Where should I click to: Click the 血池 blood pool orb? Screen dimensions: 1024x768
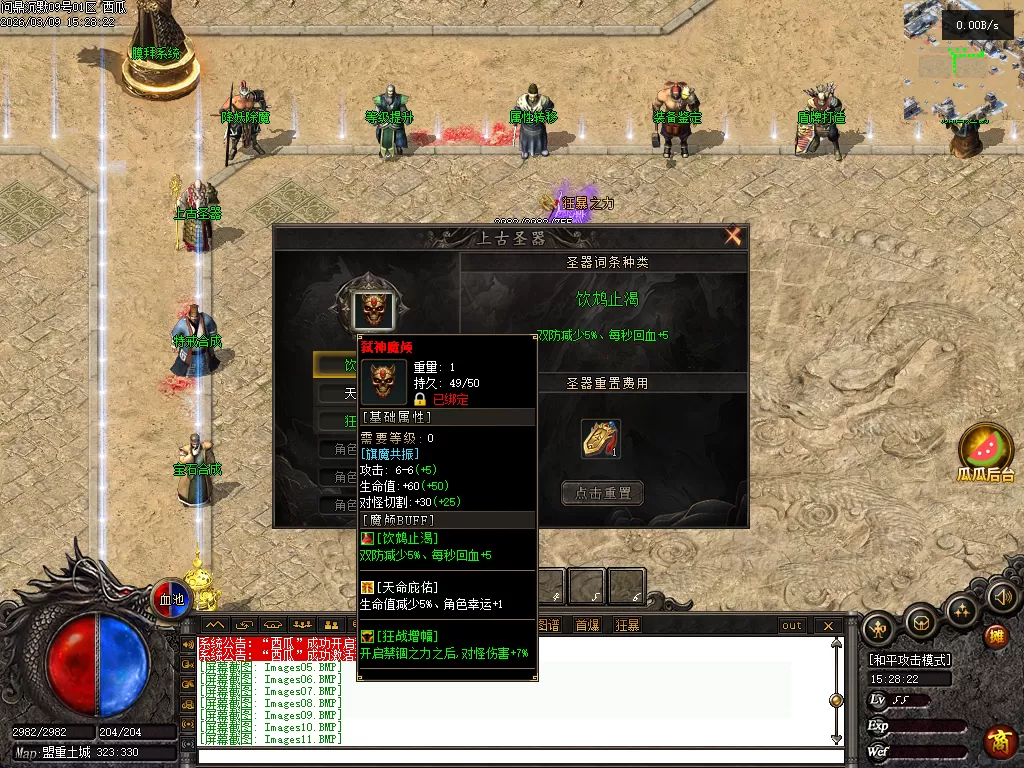coord(172,599)
